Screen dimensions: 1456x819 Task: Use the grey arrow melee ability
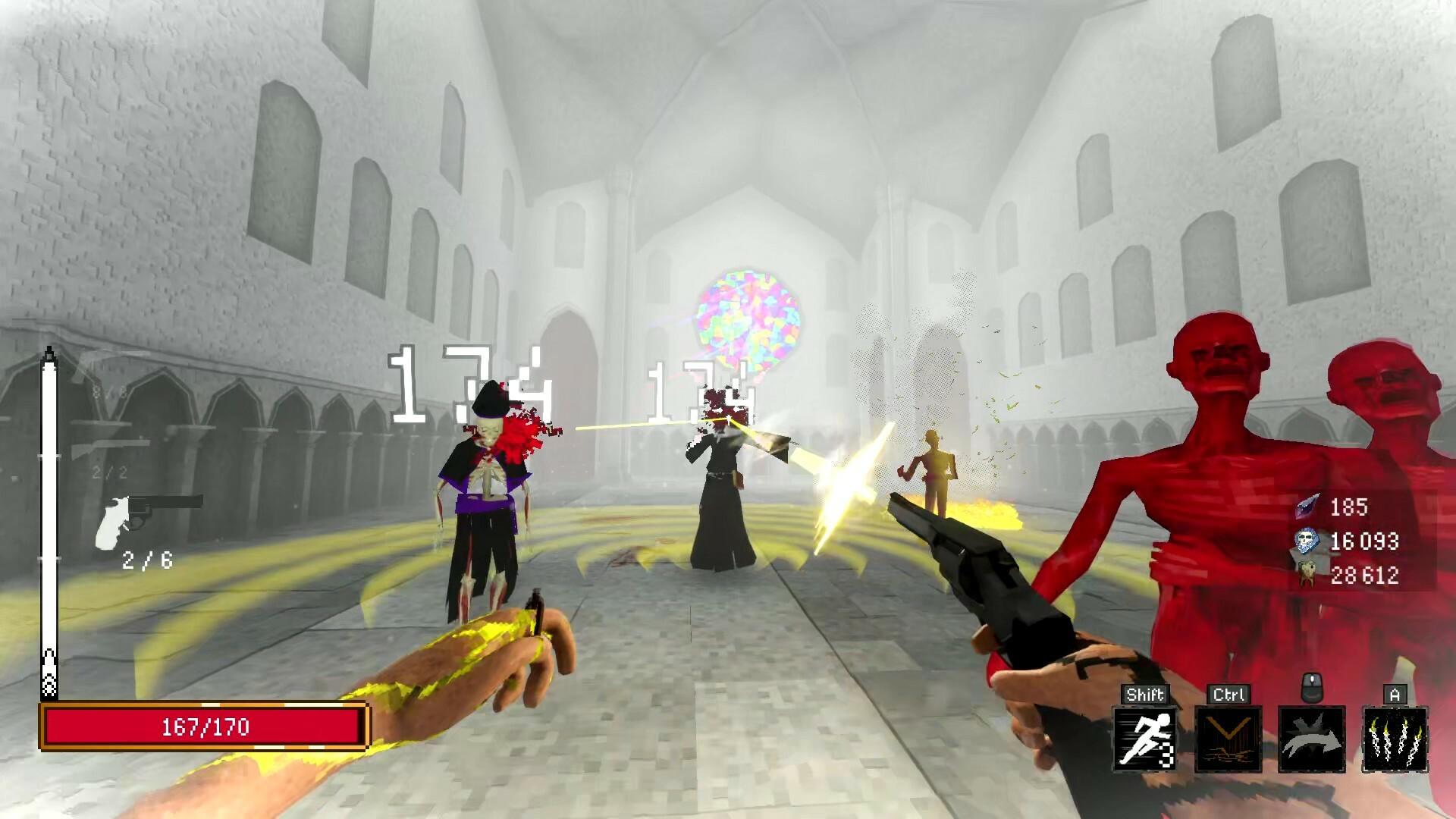point(1311,738)
